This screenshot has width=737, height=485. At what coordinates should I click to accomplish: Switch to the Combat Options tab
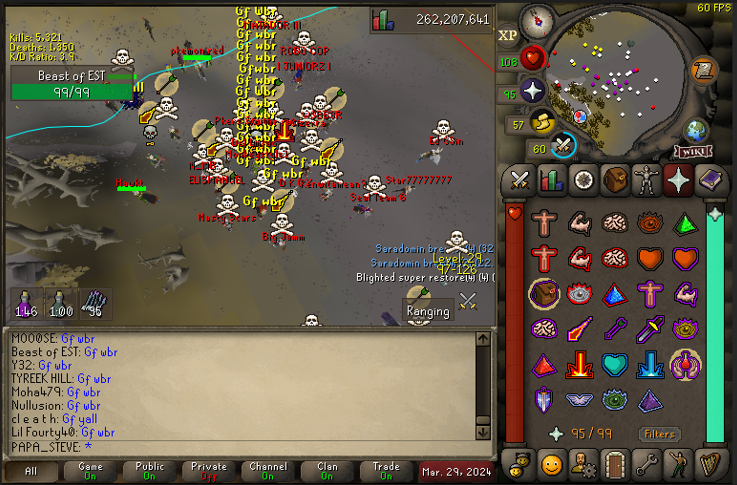coord(520,180)
